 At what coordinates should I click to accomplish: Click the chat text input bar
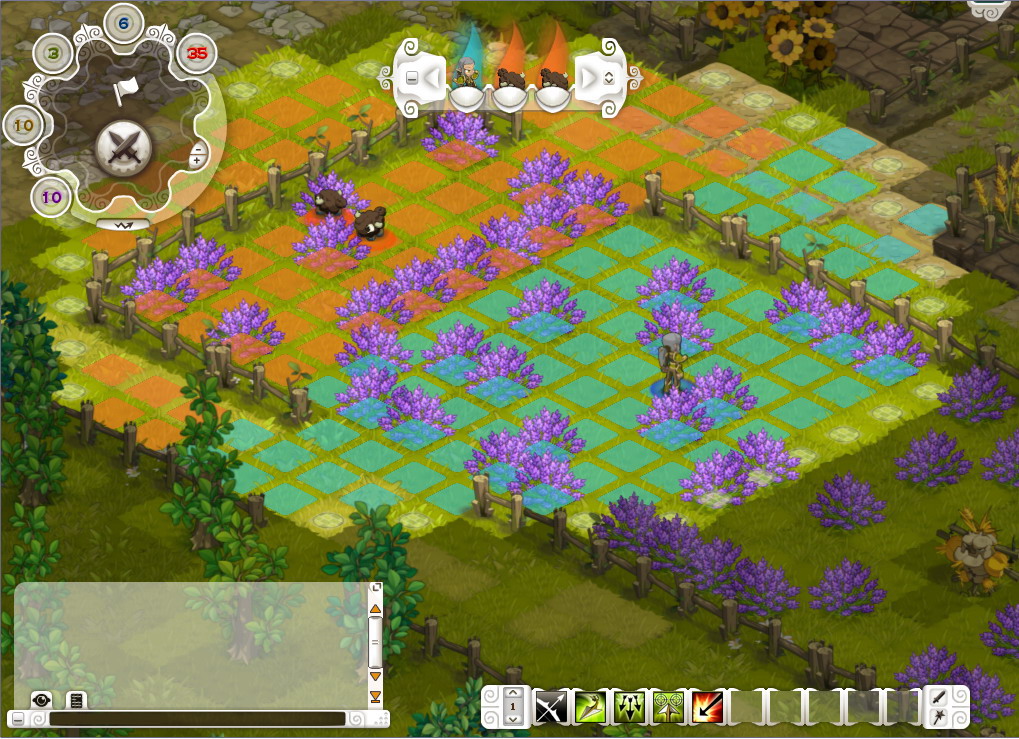(x=197, y=719)
